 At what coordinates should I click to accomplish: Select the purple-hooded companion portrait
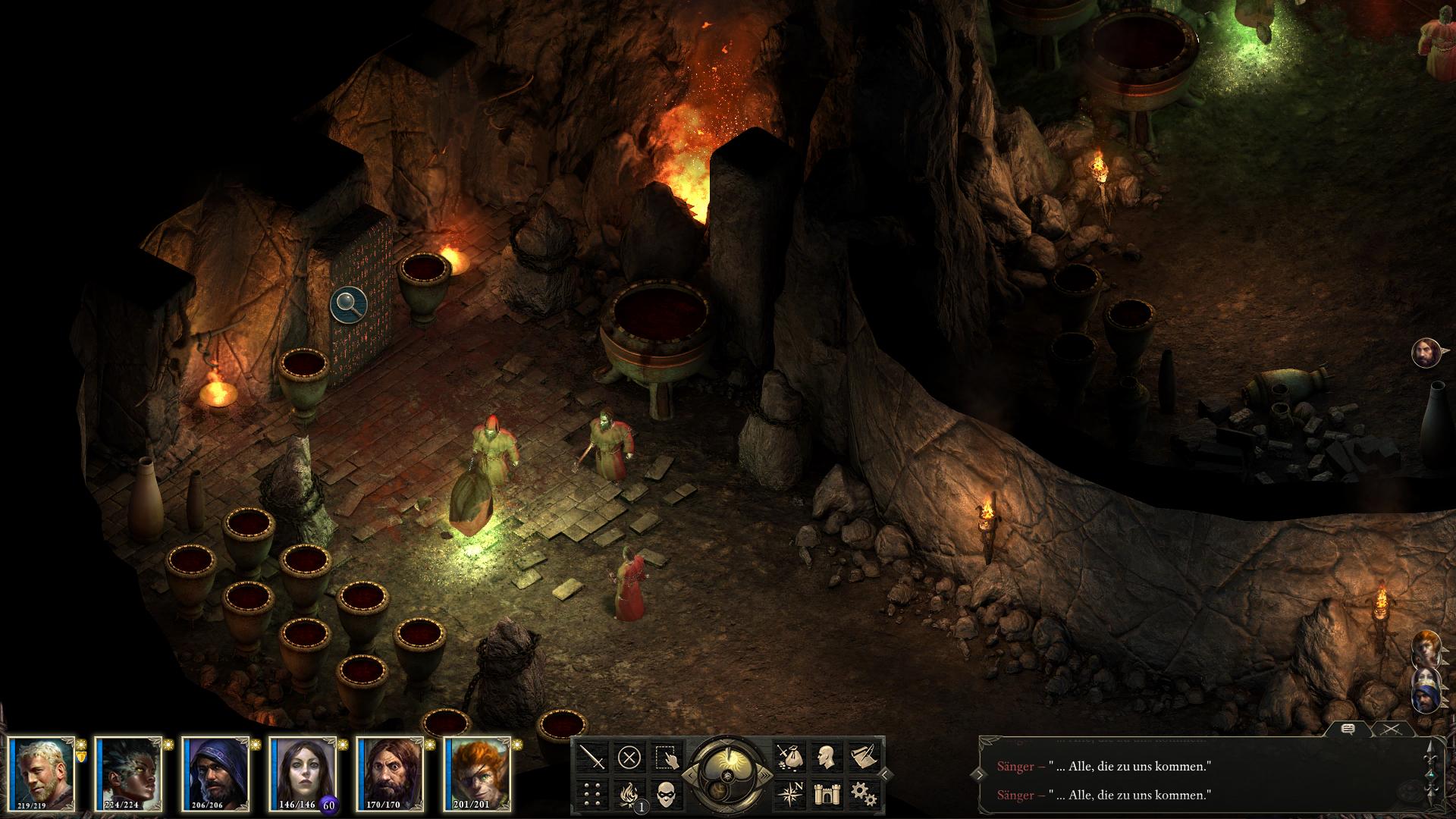[216, 772]
